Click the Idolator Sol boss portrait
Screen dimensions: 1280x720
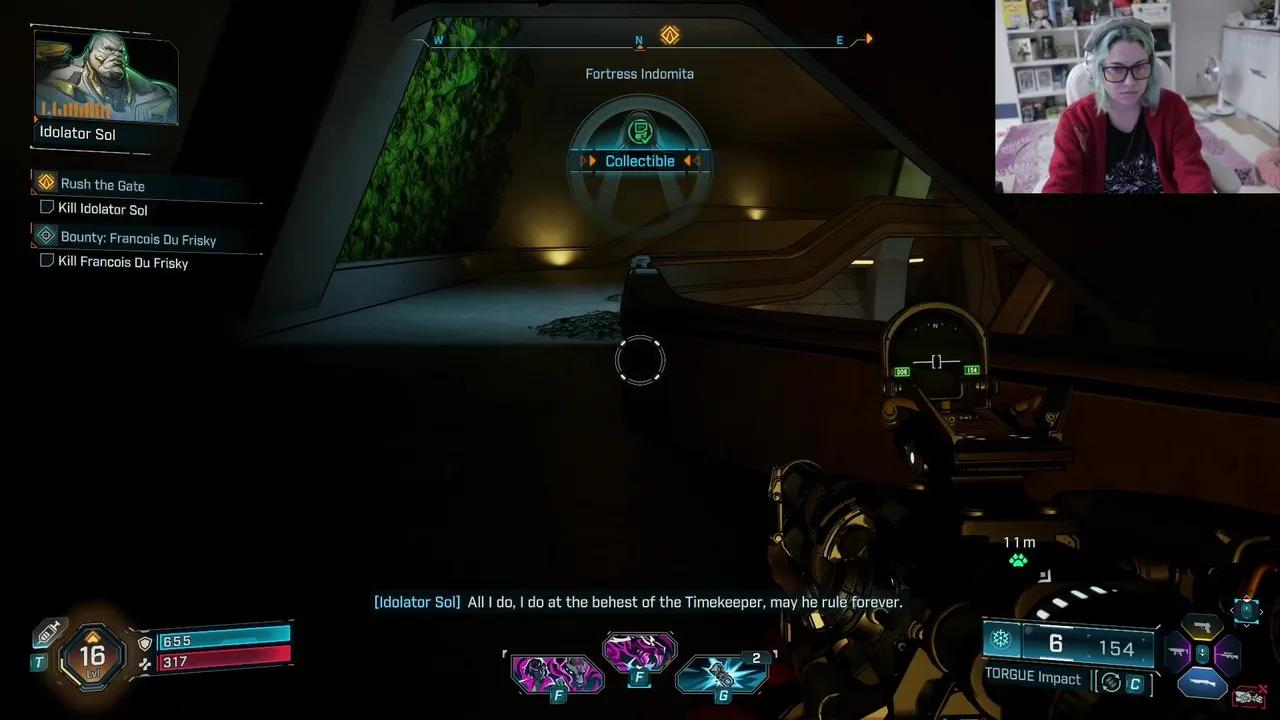(106, 78)
